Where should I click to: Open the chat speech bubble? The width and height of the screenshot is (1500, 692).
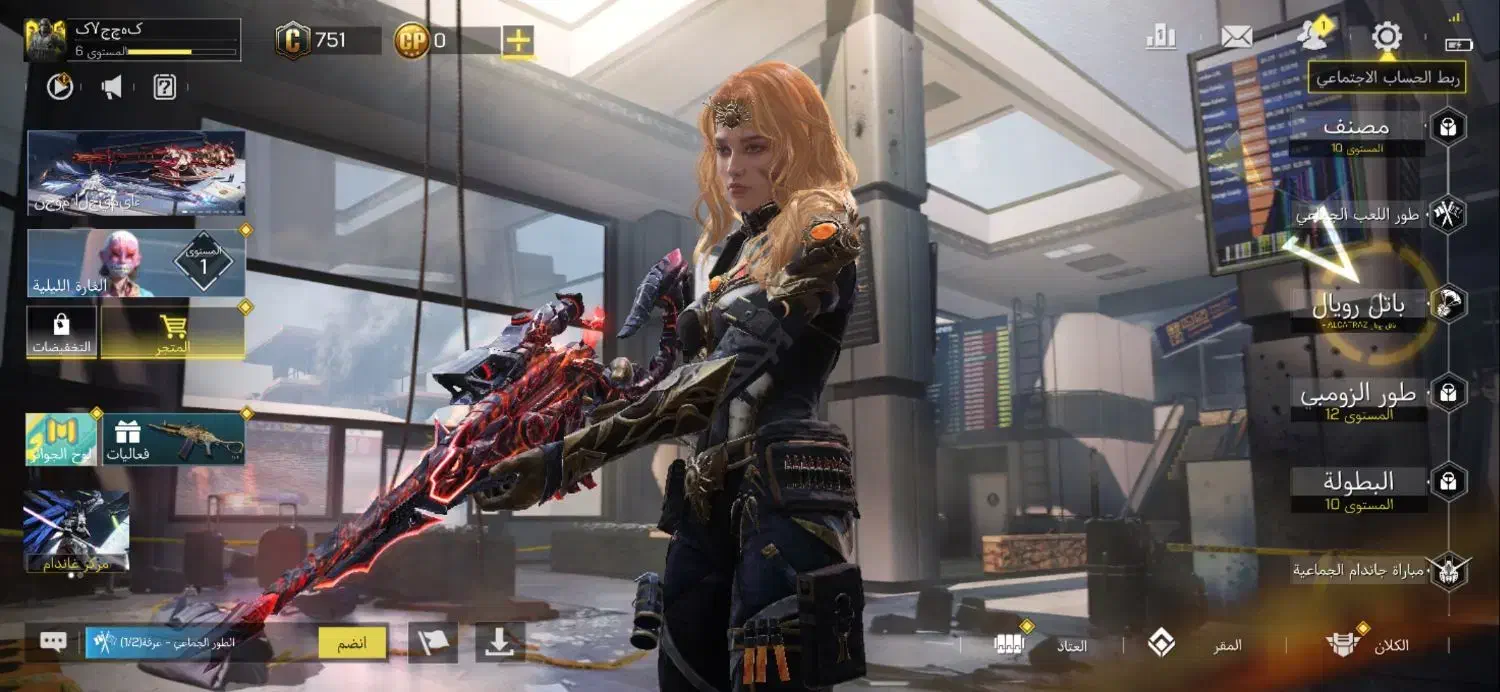pyautogui.click(x=53, y=642)
